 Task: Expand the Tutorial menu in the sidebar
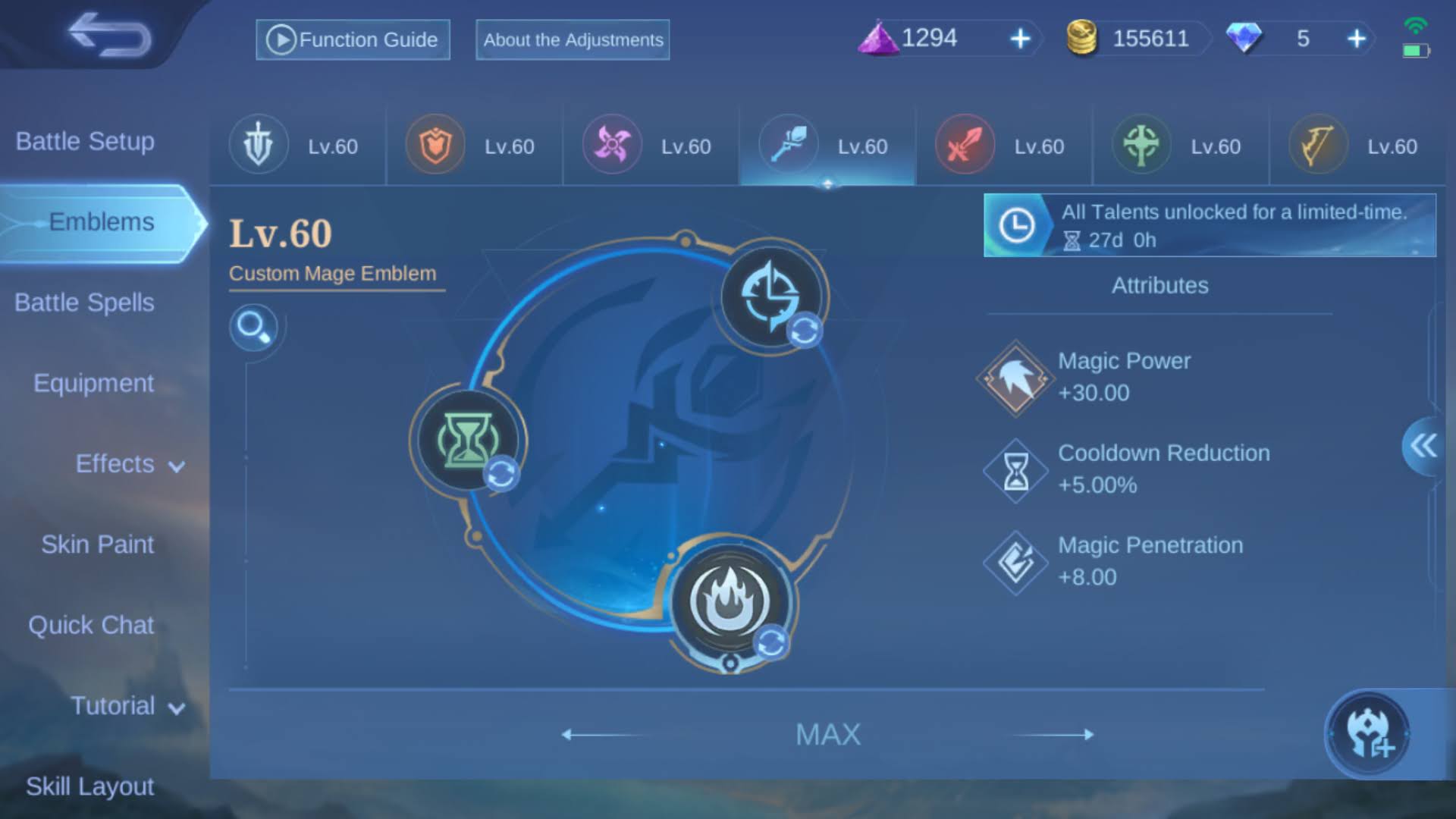click(x=114, y=706)
